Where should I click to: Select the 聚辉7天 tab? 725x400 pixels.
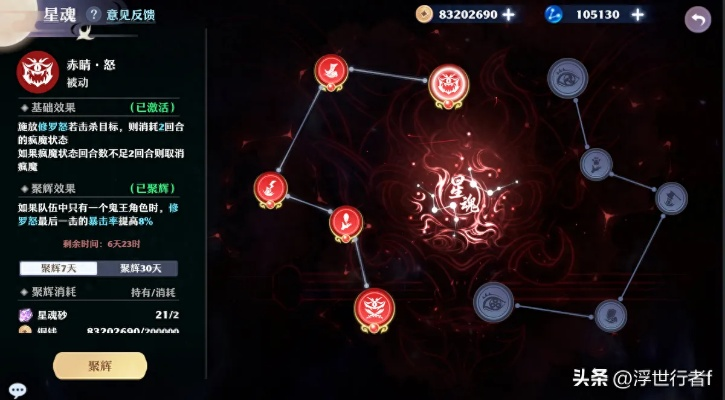coord(59,268)
